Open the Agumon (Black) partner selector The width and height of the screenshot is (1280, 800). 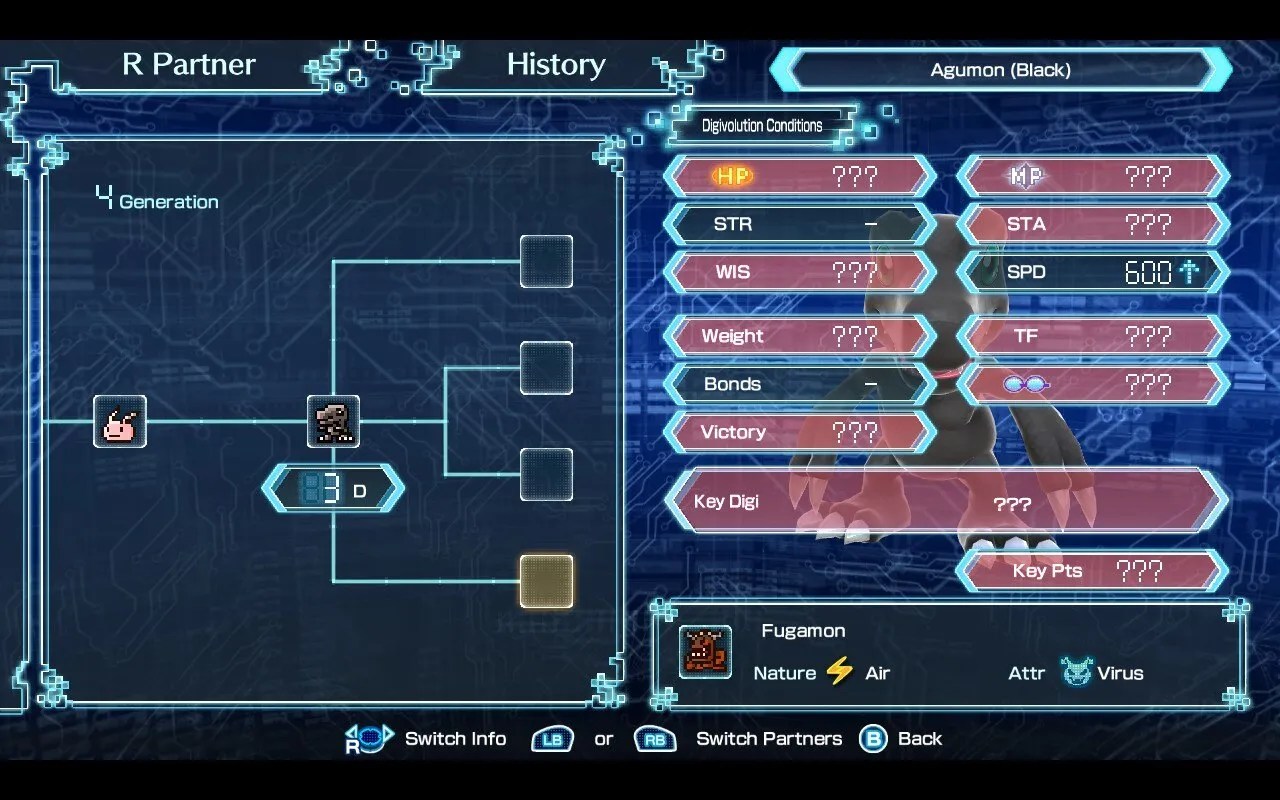point(1001,69)
